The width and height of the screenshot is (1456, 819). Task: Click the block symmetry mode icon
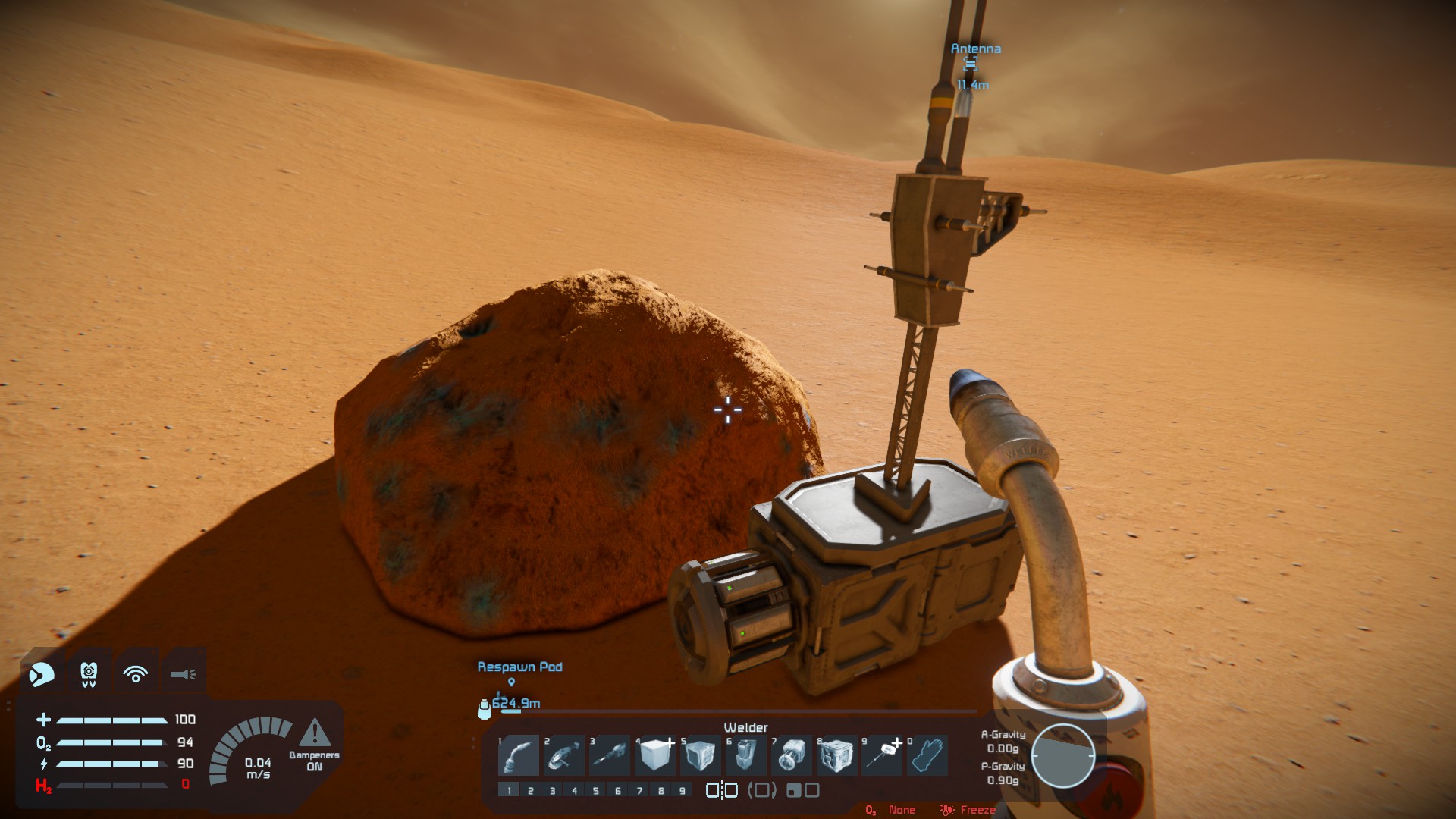tap(721, 791)
